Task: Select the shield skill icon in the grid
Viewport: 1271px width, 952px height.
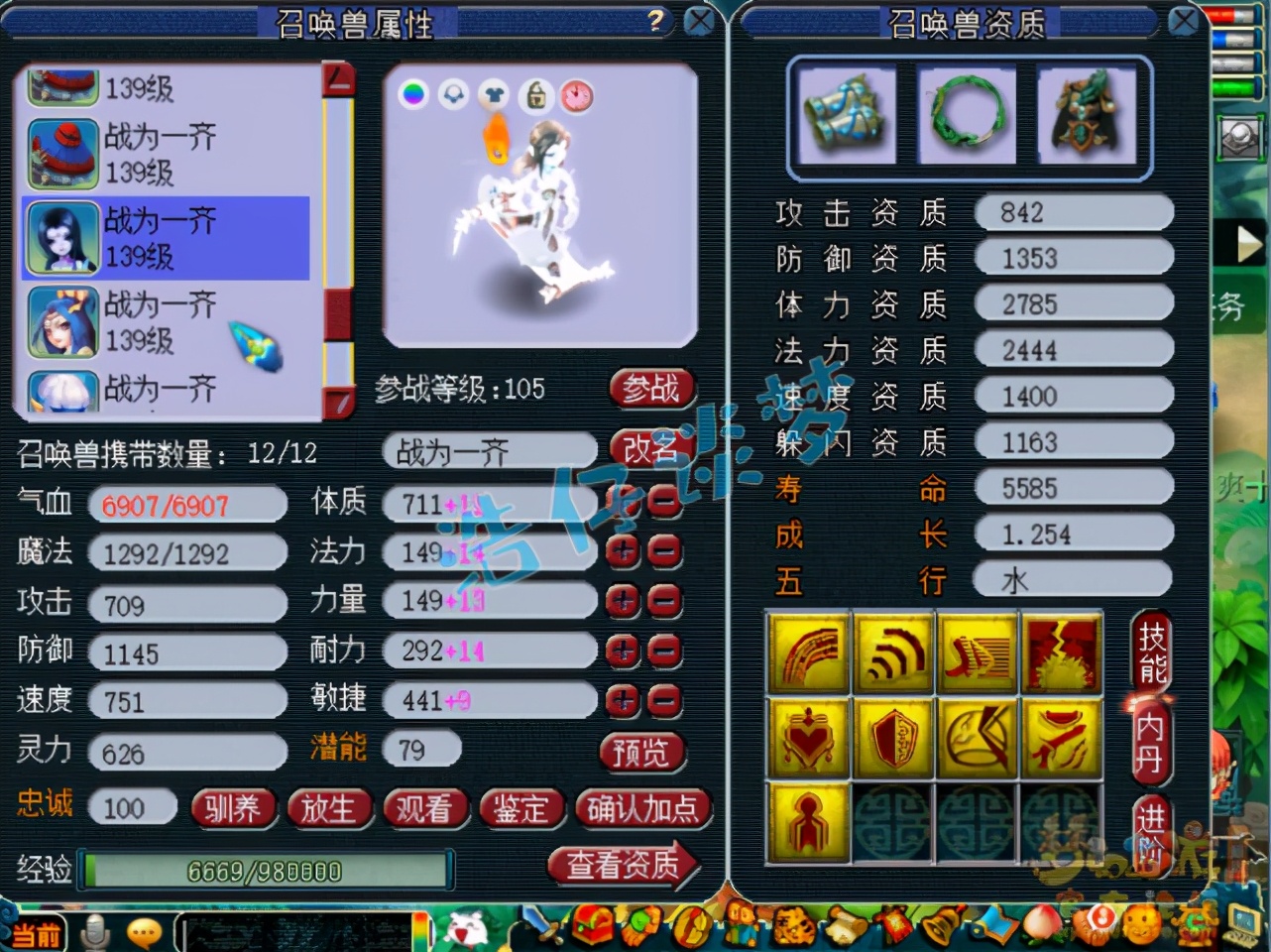Action: (x=893, y=739)
